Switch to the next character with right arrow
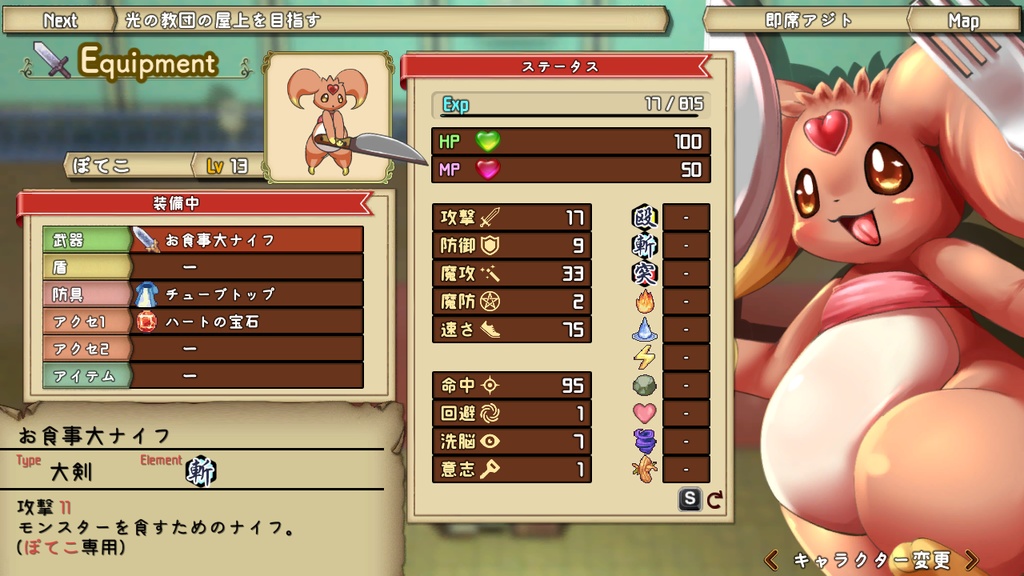Viewport: 1024px width, 576px height. click(972, 560)
